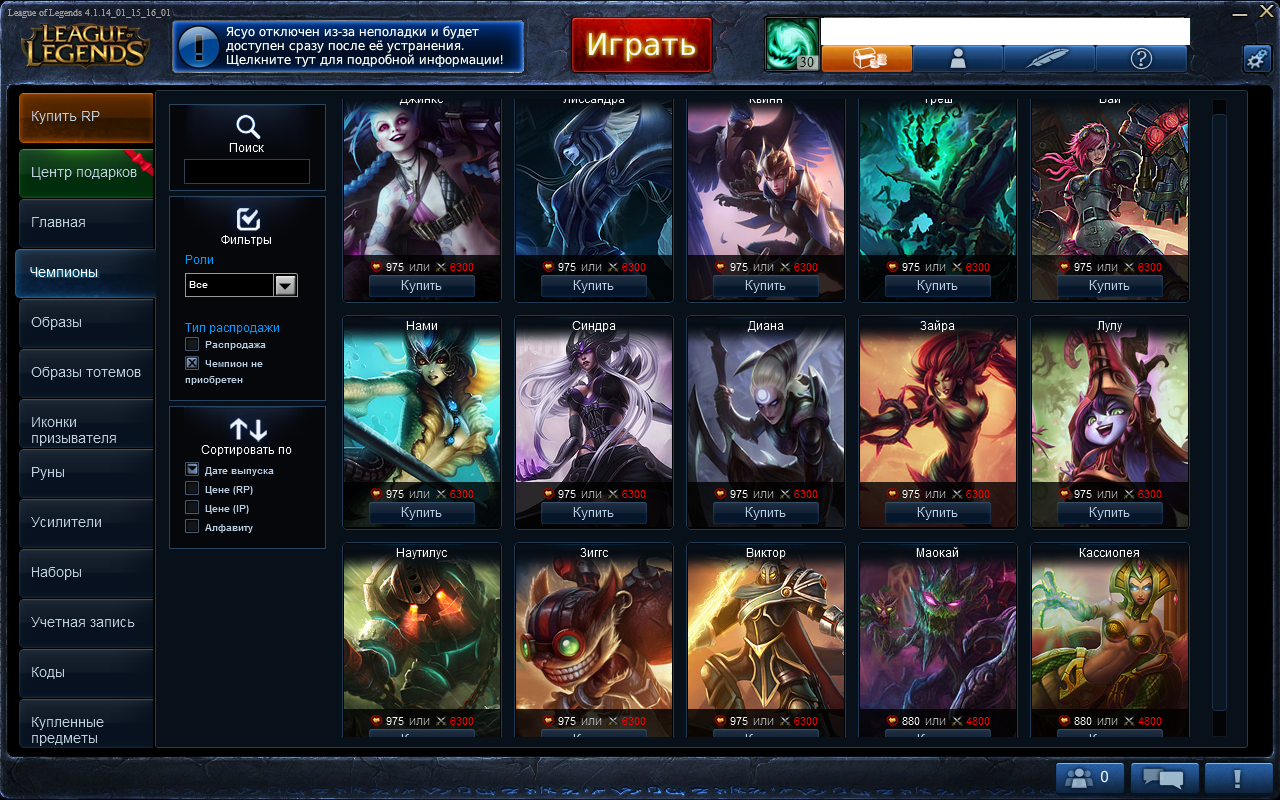
Task: Select the Усилители boosts section
Action: (x=86, y=523)
